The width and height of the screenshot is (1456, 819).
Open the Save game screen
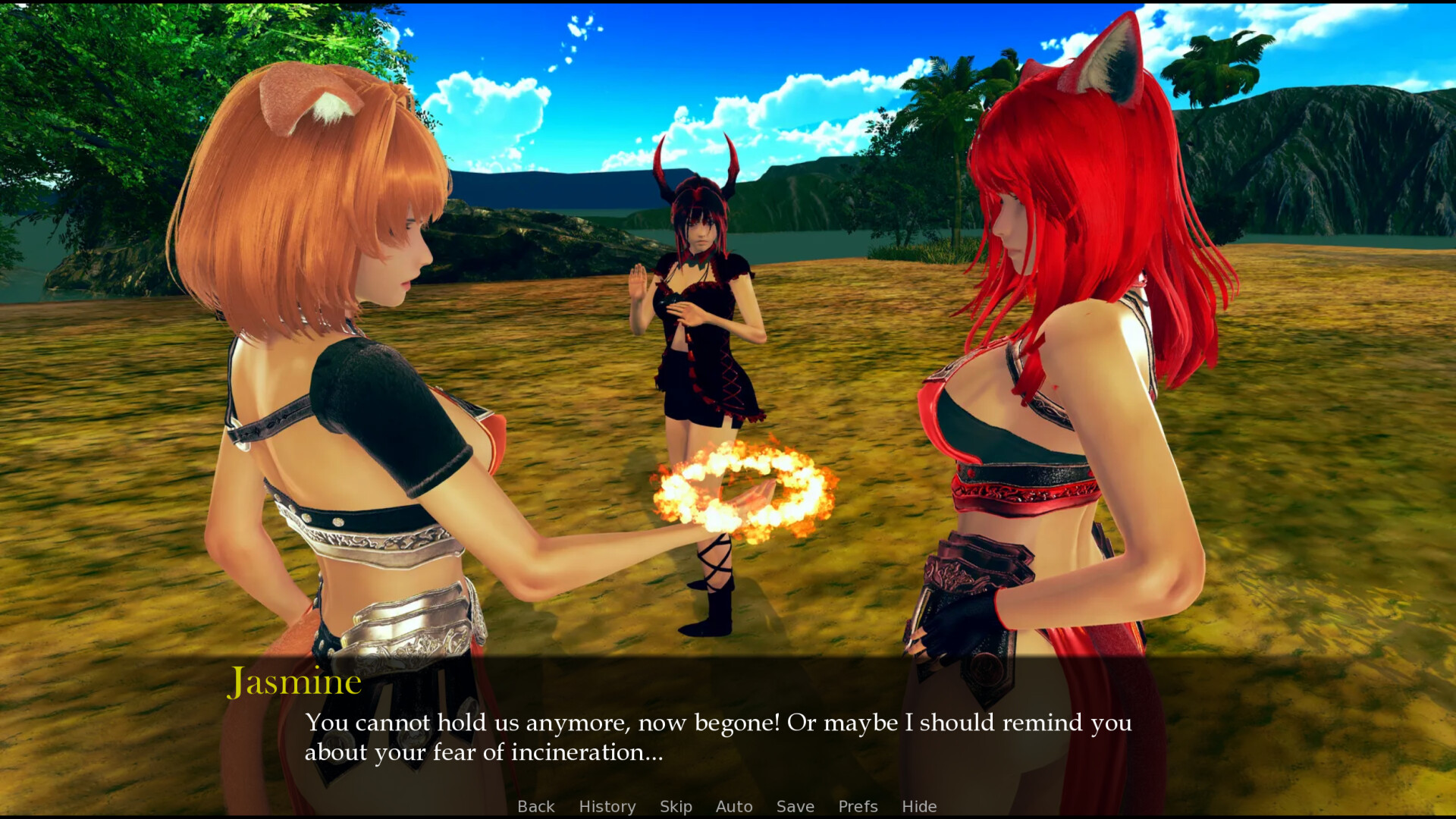pyautogui.click(x=795, y=806)
